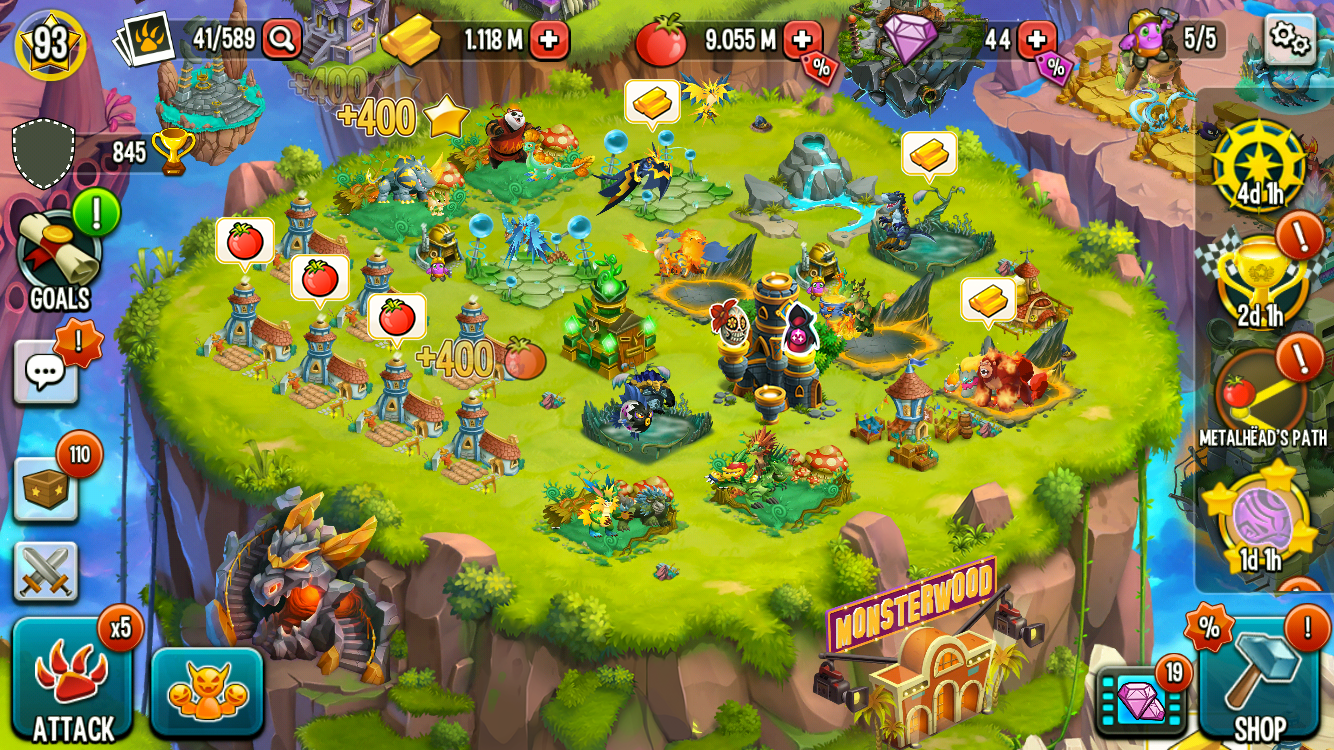Image resolution: width=1334 pixels, height=750 pixels.
Task: Open the trophy race event with 2d 1h
Action: [1260, 280]
